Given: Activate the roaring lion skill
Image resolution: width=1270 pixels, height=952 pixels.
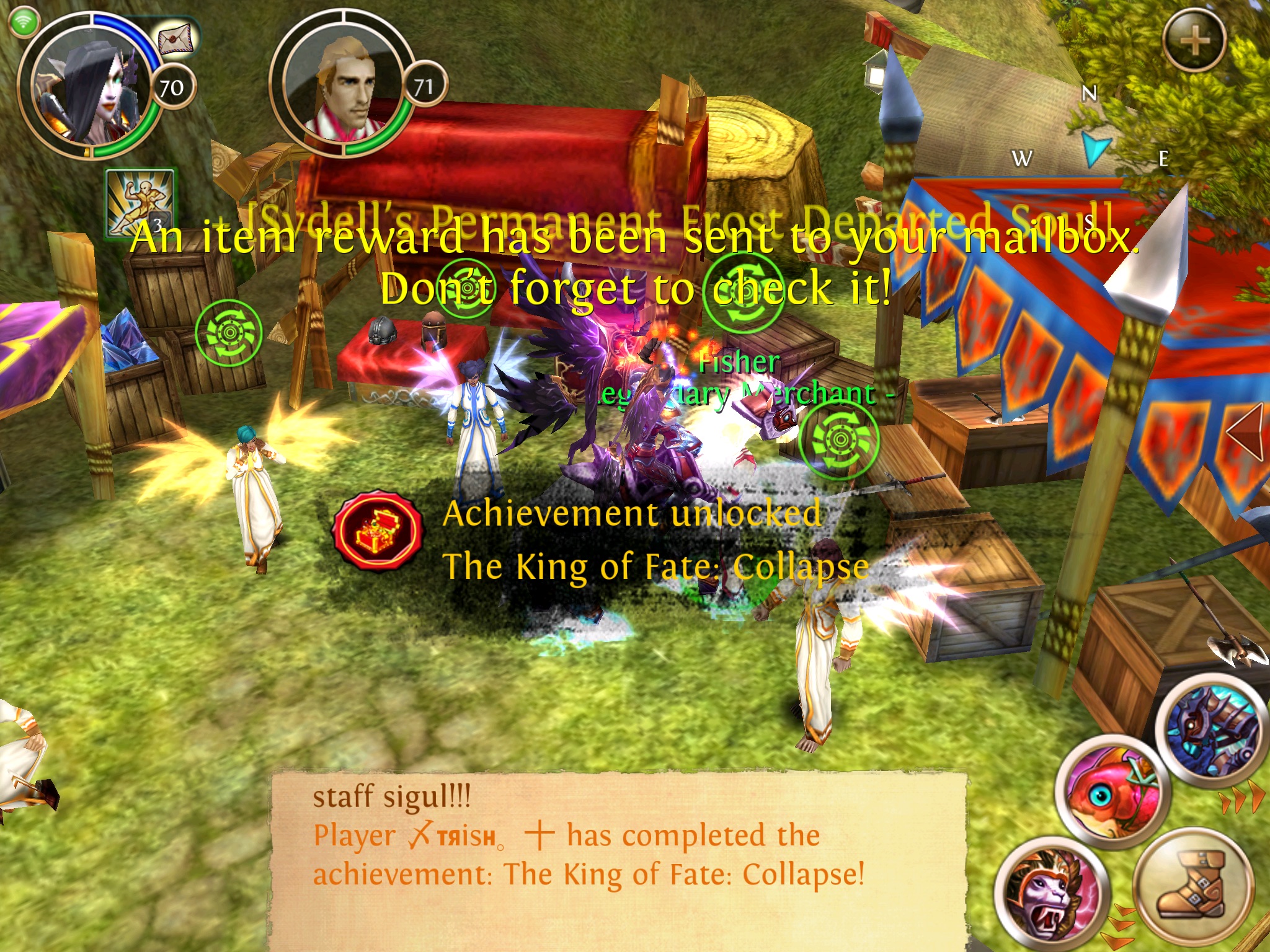Looking at the screenshot, I should (x=1051, y=894).
